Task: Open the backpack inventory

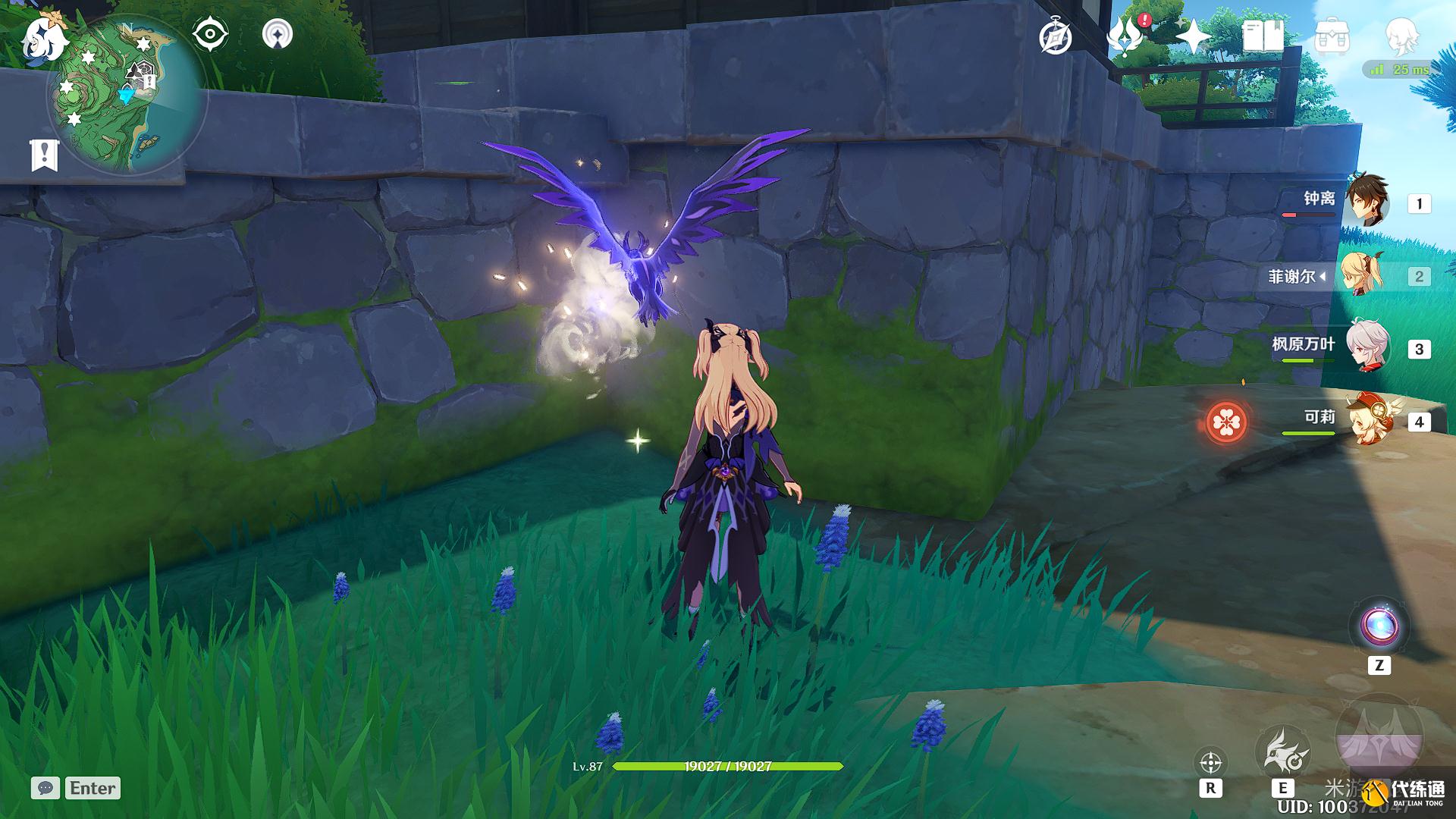Action: [x=1332, y=36]
